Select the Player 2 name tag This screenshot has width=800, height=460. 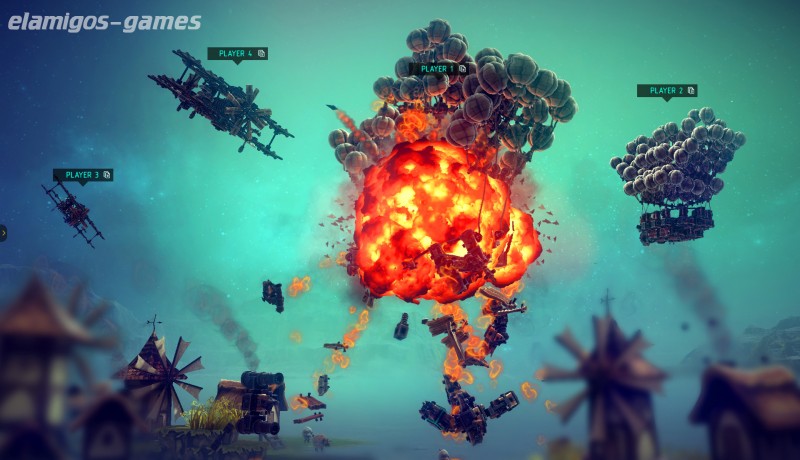pos(666,91)
